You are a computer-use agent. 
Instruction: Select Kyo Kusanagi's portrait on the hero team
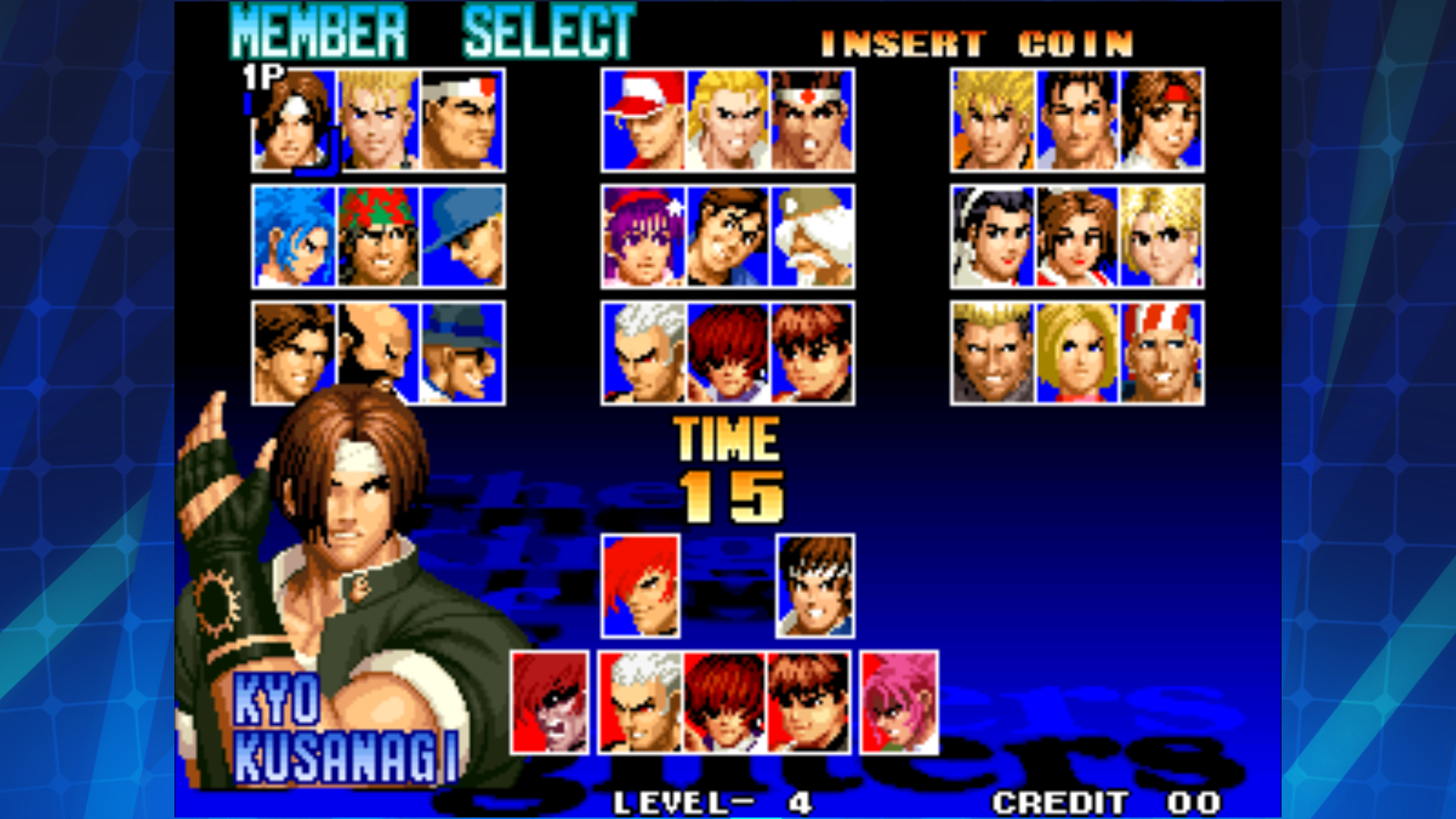293,121
